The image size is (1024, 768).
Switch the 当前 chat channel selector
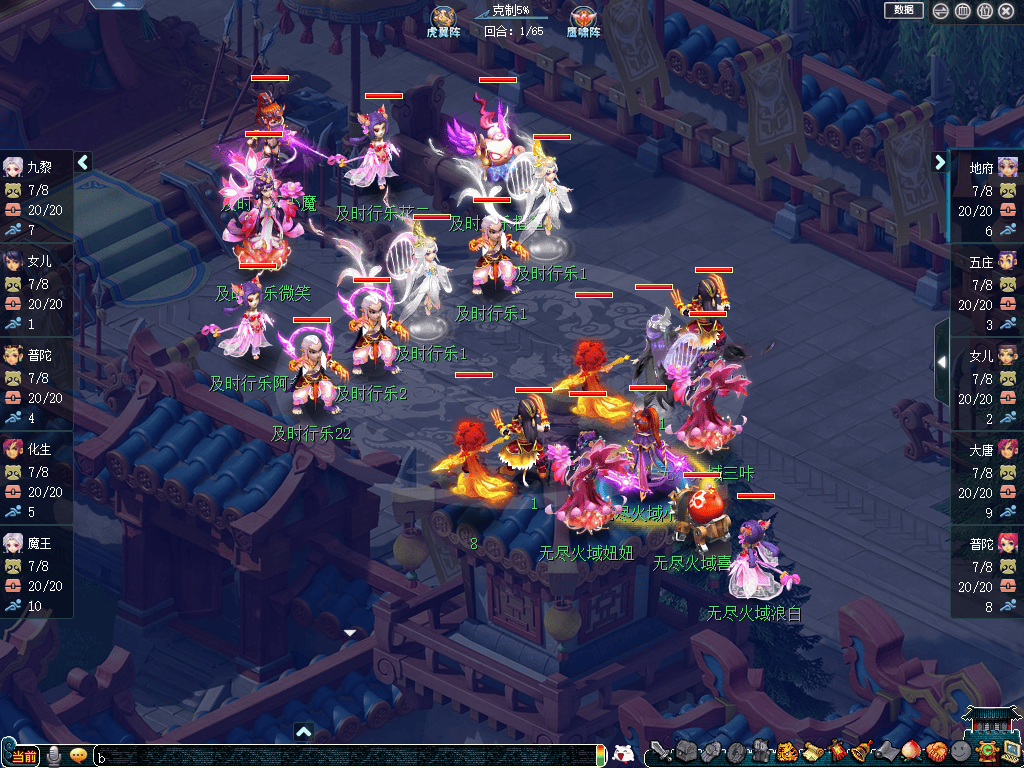pyautogui.click(x=22, y=755)
